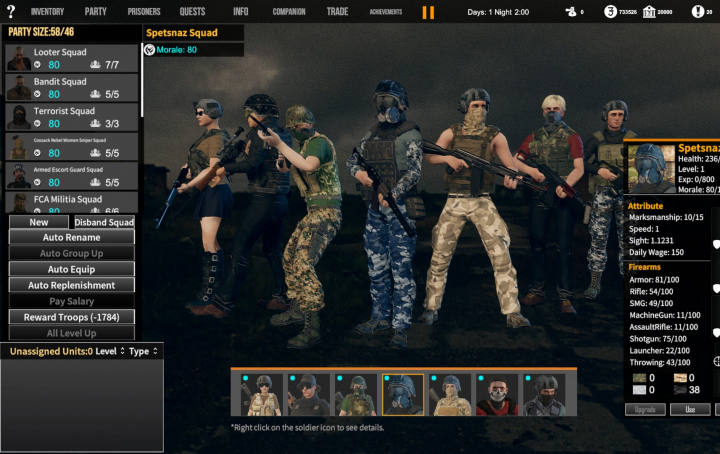The image size is (720, 454).
Task: Select the red-shirt skull-mask soldier portrait
Action: click(498, 396)
